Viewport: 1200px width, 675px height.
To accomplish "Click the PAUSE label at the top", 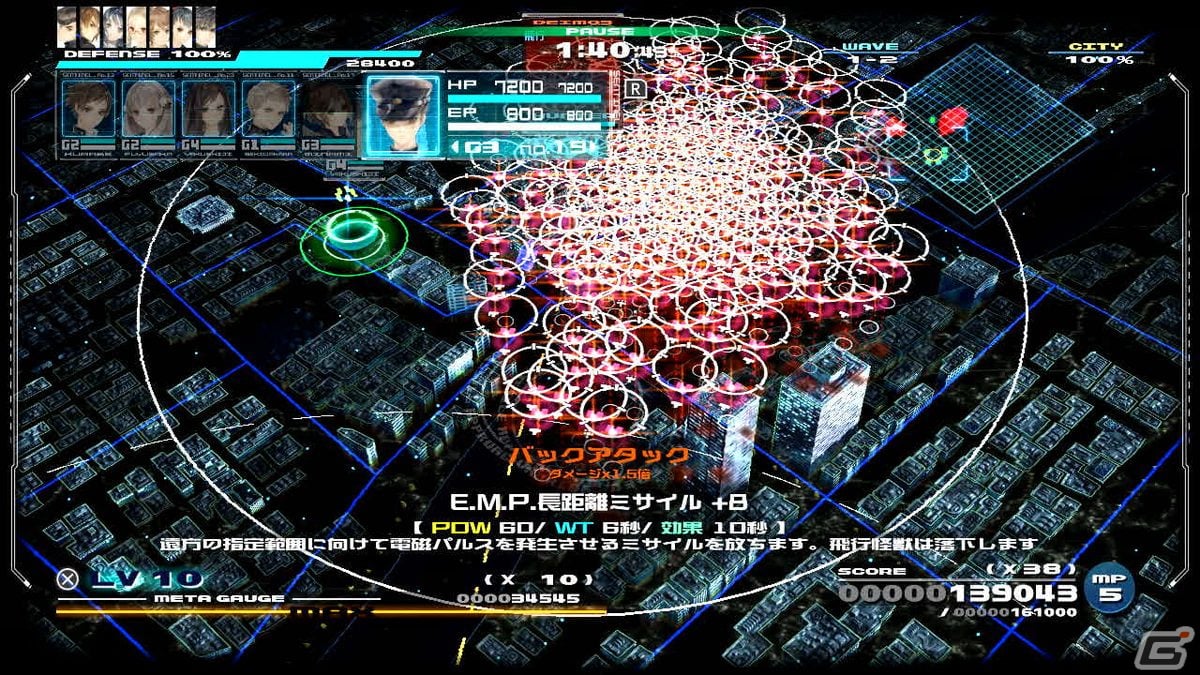I will tap(594, 33).
